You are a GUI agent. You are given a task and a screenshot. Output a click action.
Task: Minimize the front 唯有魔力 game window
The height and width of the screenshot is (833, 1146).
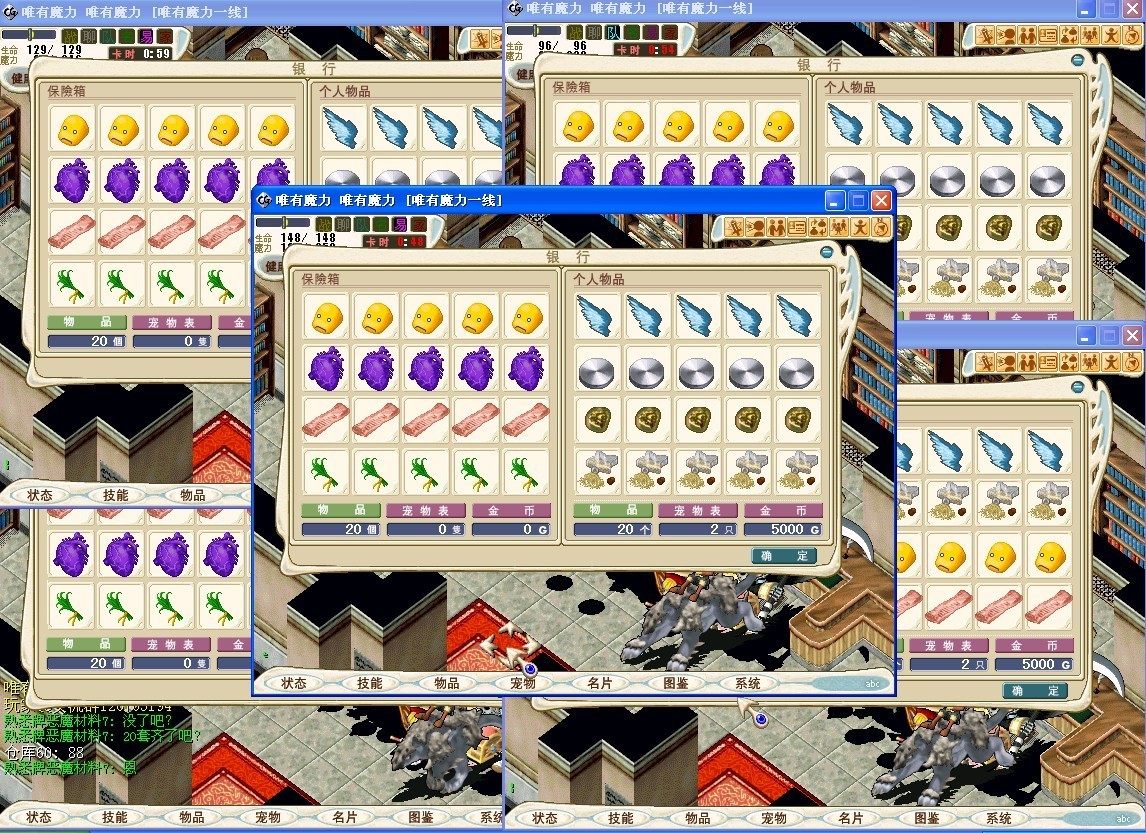click(835, 200)
